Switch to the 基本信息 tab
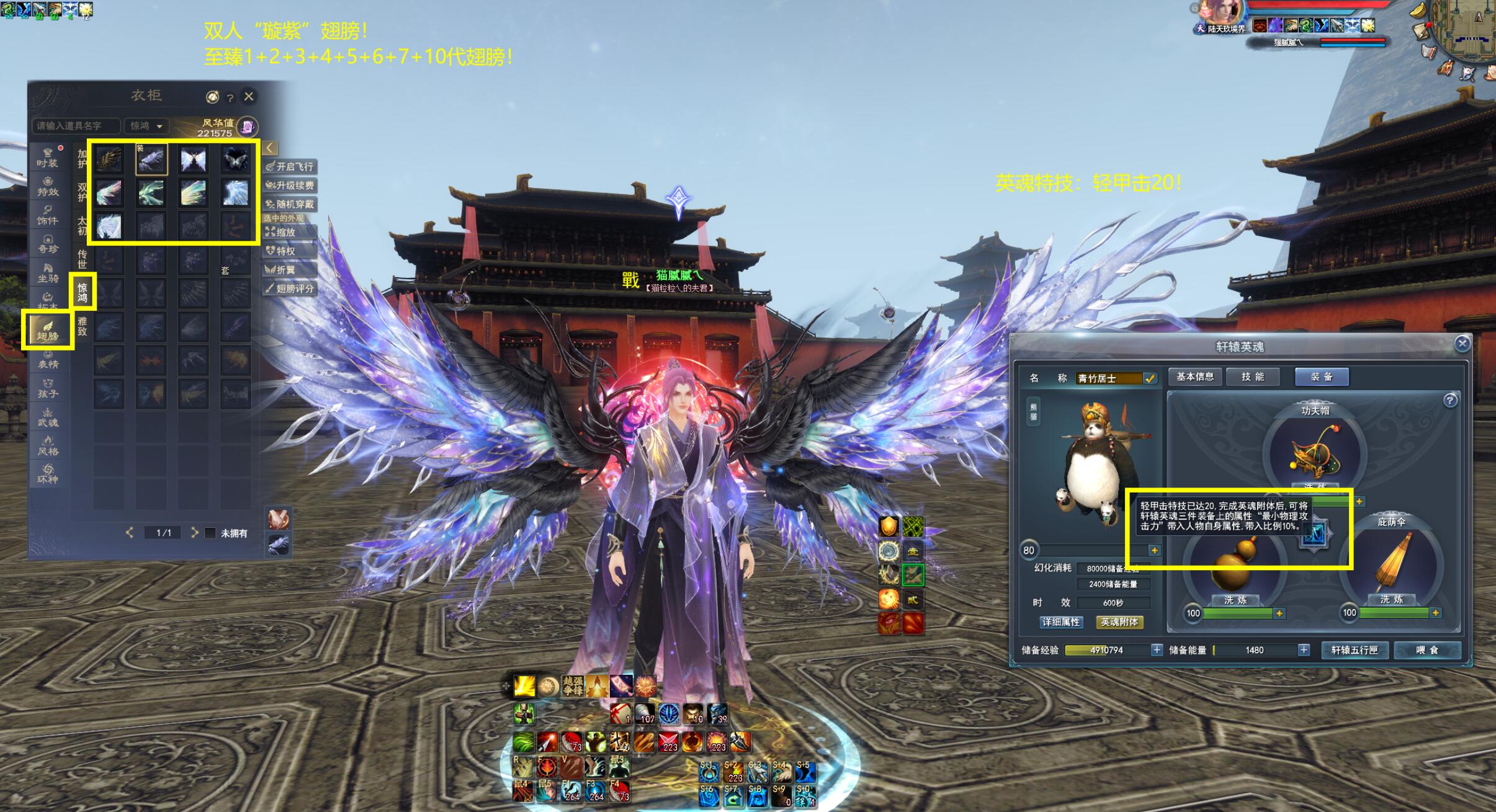Screen dimensions: 1496x812 pyautogui.click(x=1194, y=377)
